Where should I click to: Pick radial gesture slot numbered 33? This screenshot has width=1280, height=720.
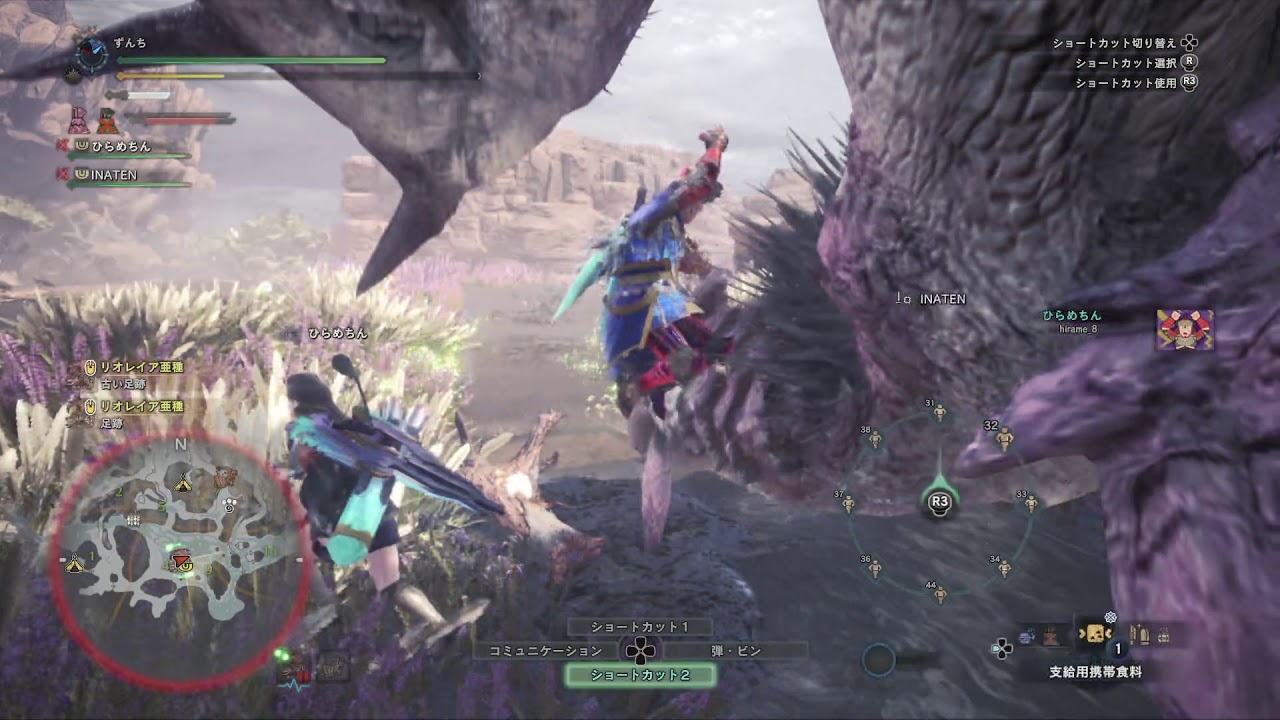pyautogui.click(x=1030, y=502)
